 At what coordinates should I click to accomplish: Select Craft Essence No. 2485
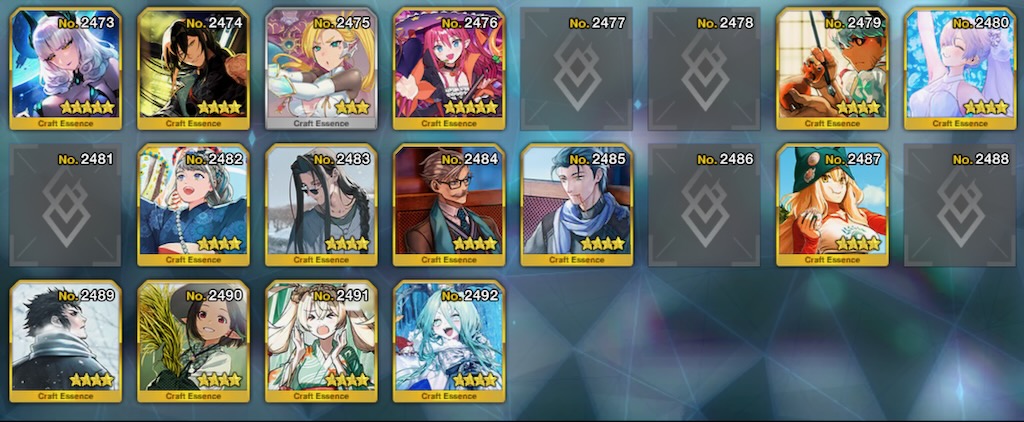577,205
